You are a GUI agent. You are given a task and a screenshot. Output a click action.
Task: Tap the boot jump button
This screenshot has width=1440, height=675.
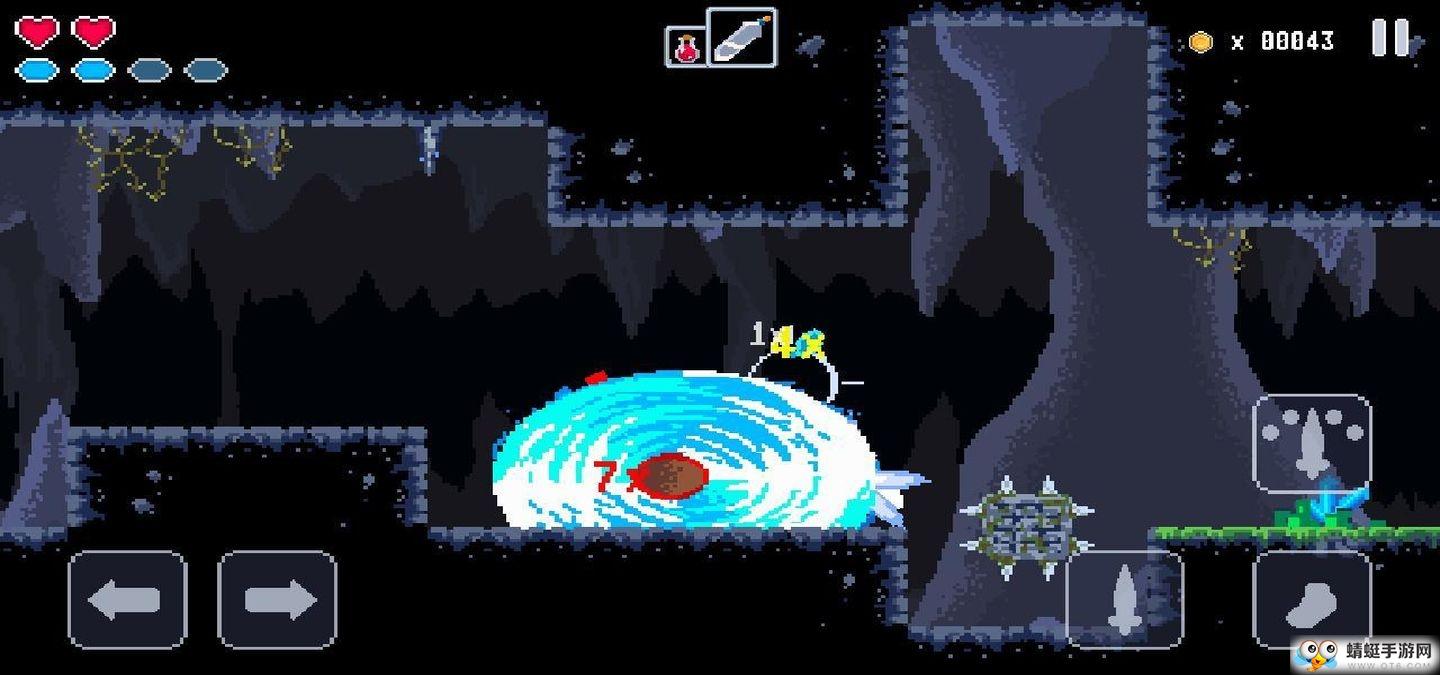click(1311, 598)
